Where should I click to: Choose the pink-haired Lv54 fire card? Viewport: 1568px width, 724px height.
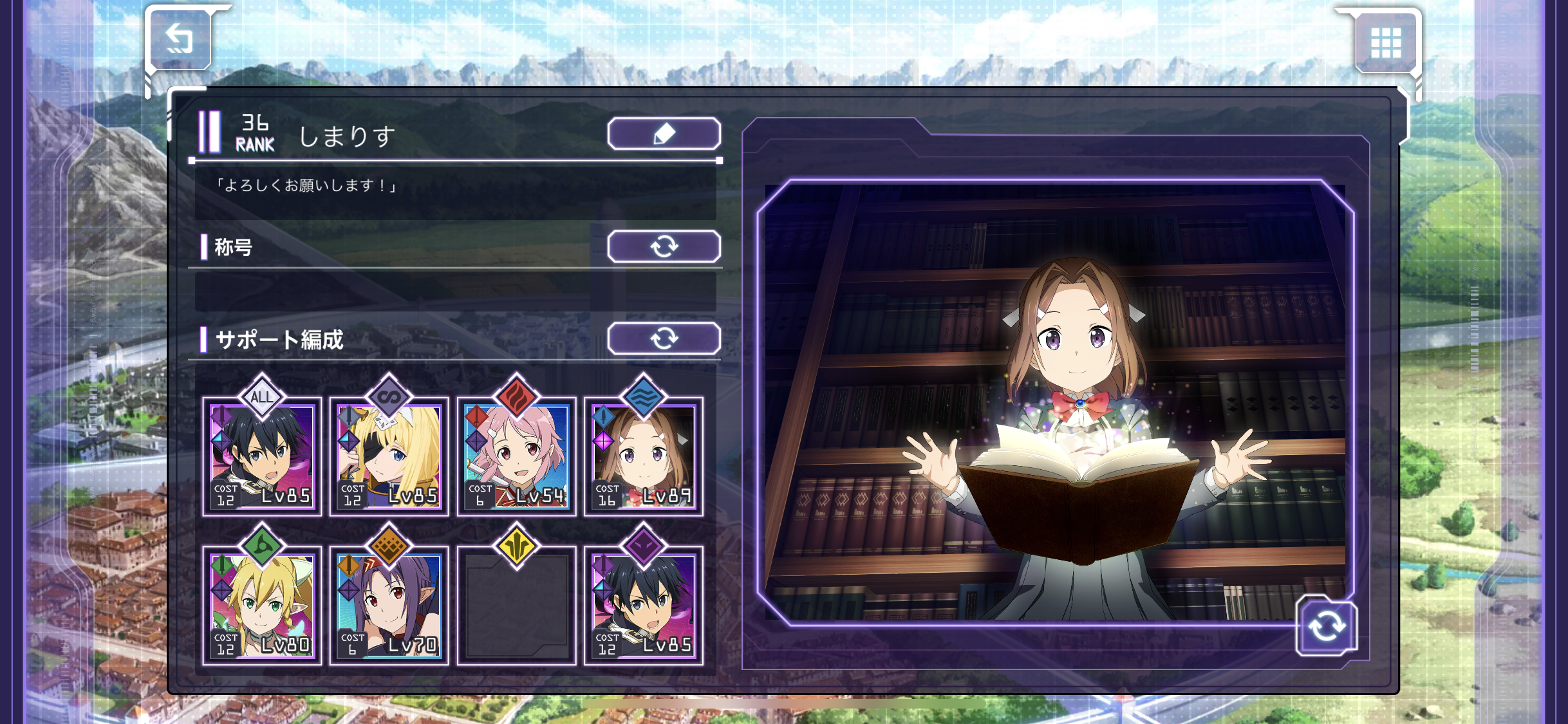point(516,457)
